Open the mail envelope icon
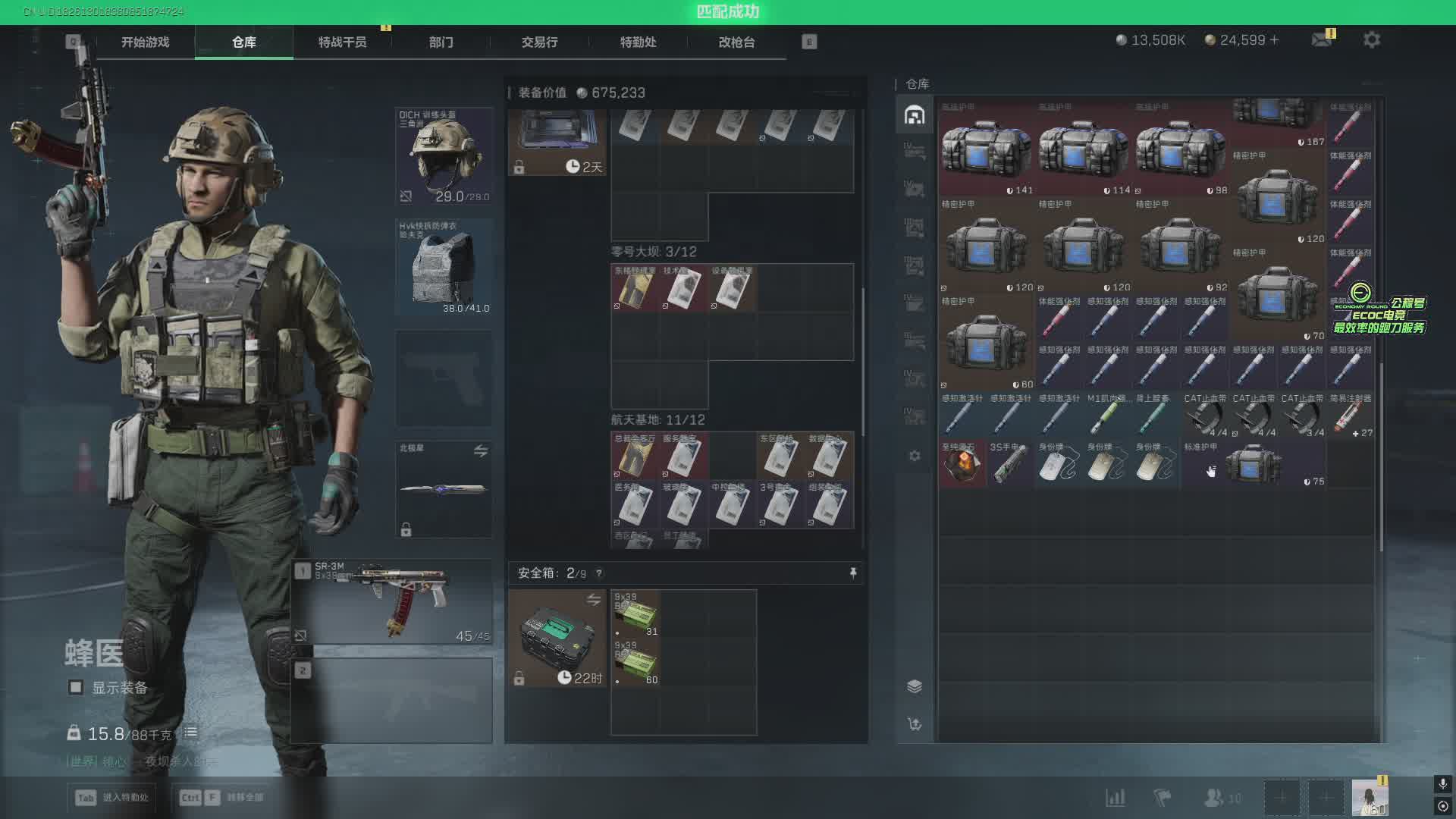 tap(1322, 40)
